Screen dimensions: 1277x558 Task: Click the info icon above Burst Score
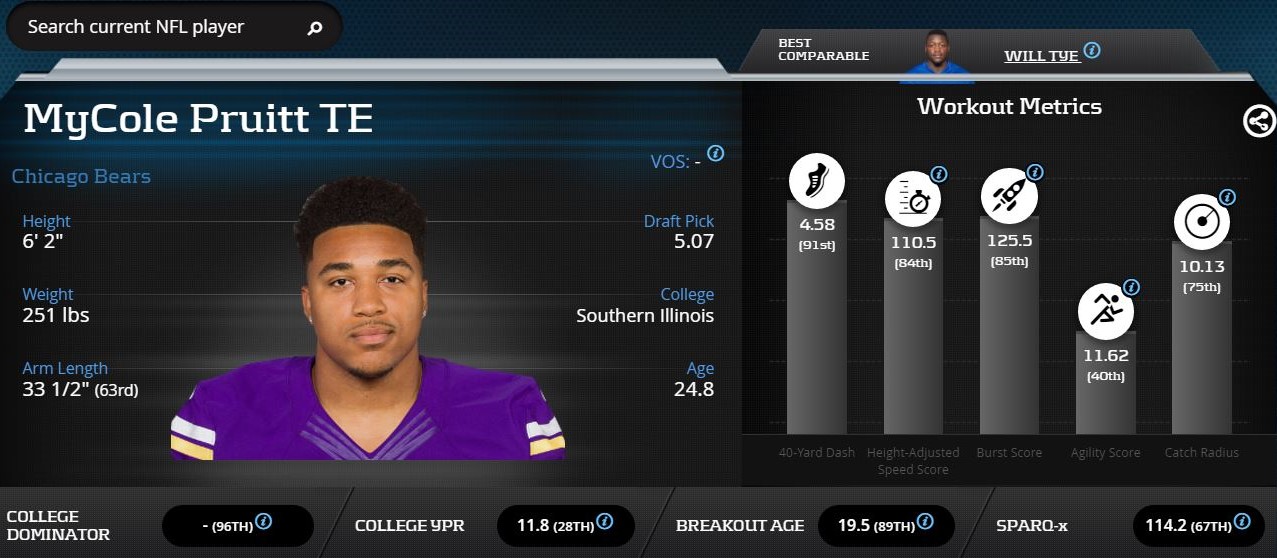(x=1035, y=172)
